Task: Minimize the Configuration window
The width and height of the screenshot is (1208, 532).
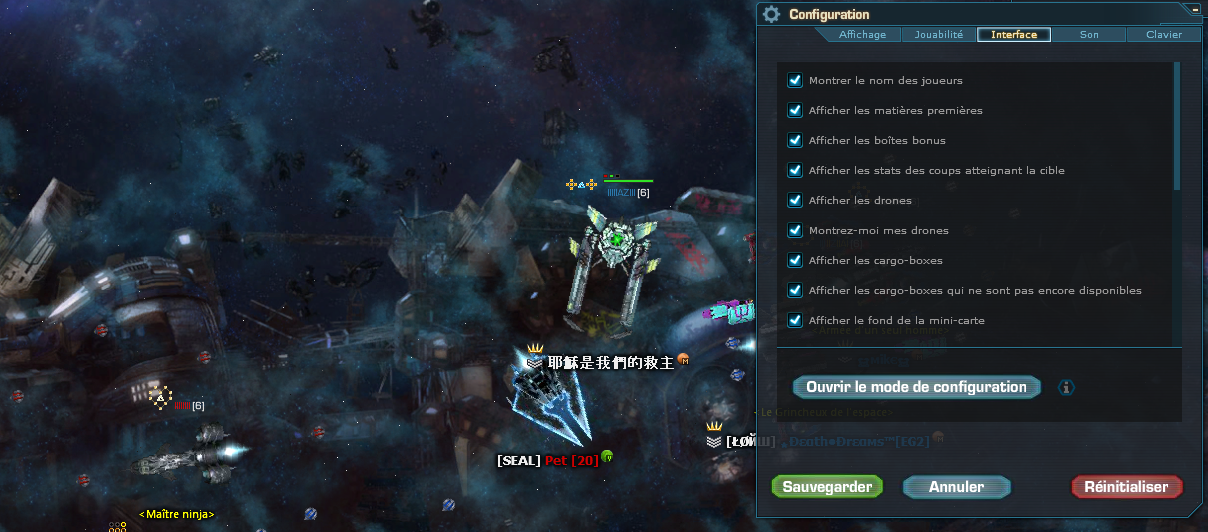Action: pyautogui.click(x=1195, y=9)
